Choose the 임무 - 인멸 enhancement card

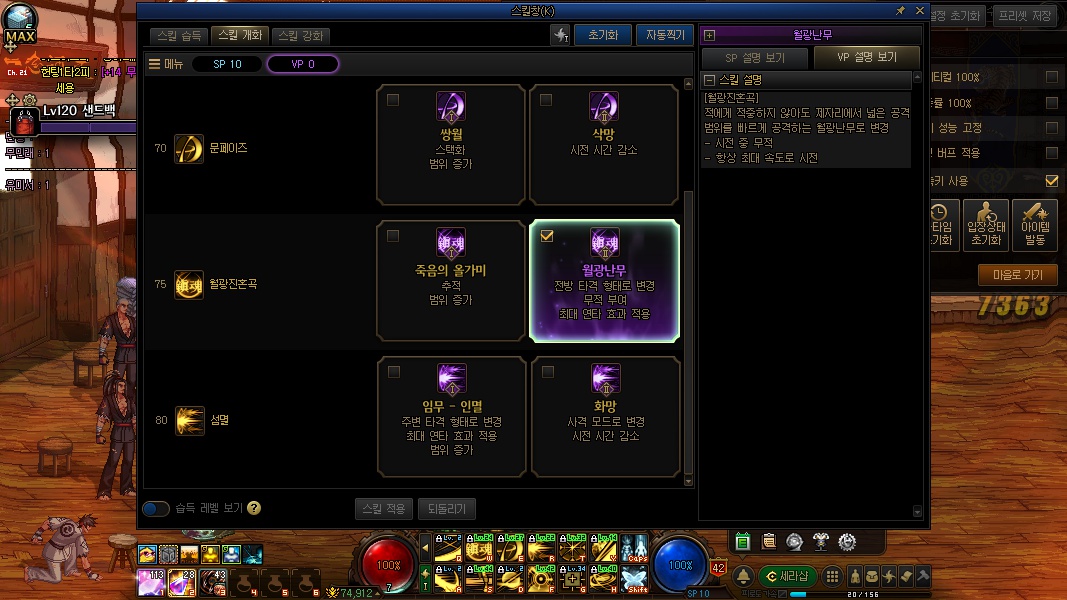pos(451,417)
